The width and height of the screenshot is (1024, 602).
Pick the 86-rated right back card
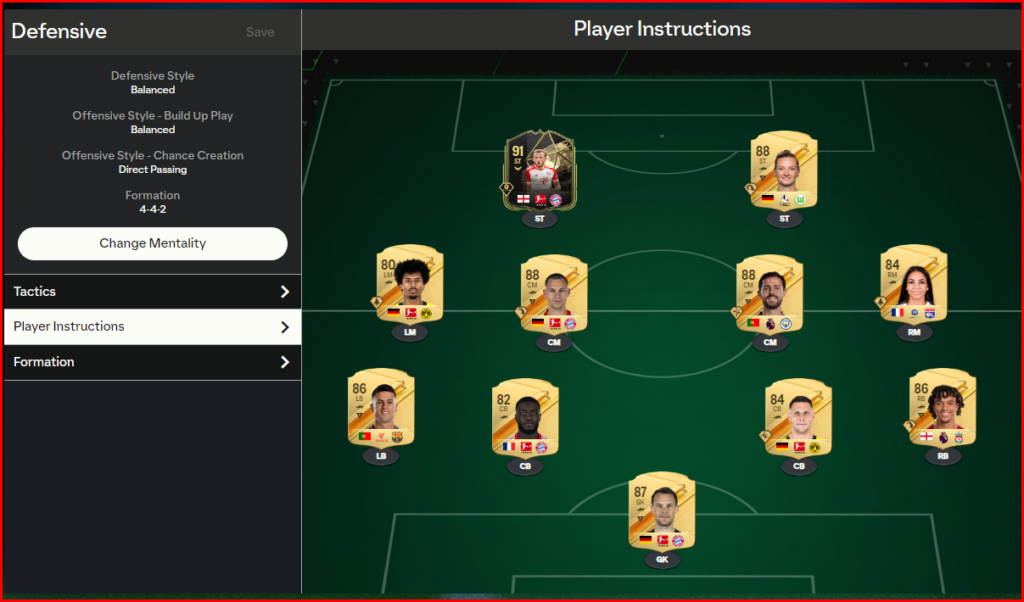(943, 409)
